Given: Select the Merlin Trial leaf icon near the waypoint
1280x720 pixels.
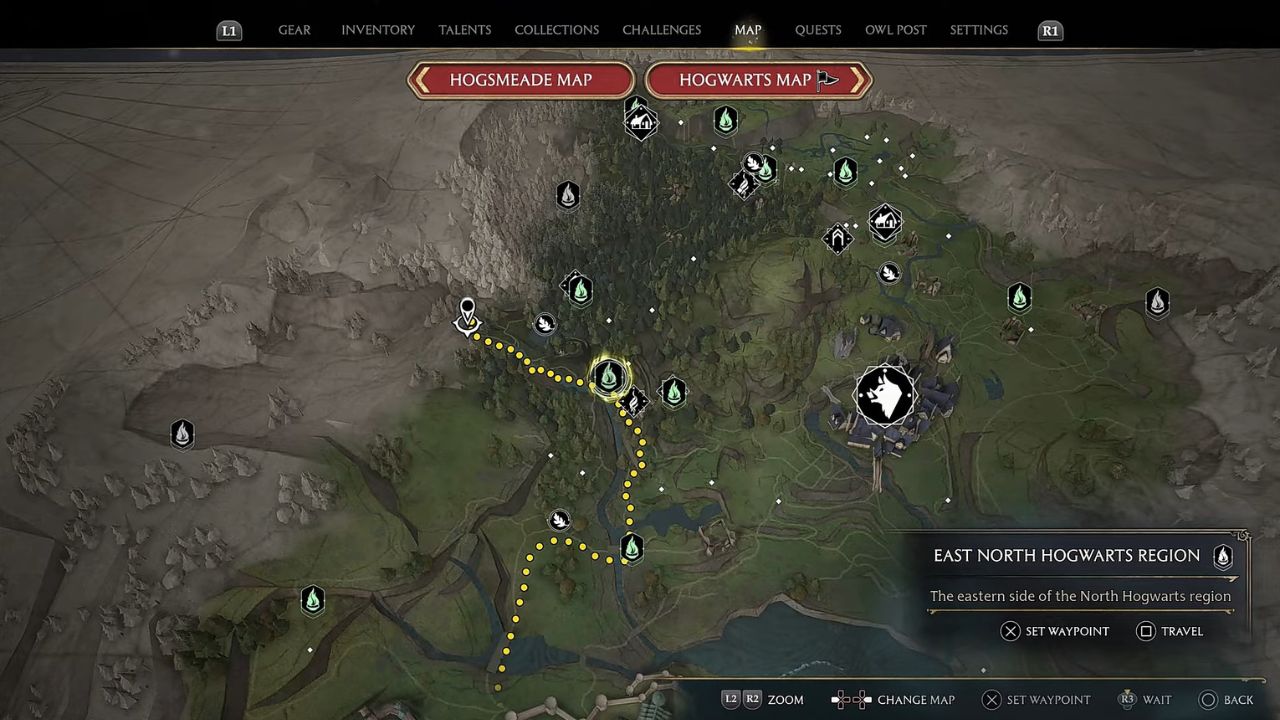Looking at the screenshot, I should pos(545,323).
